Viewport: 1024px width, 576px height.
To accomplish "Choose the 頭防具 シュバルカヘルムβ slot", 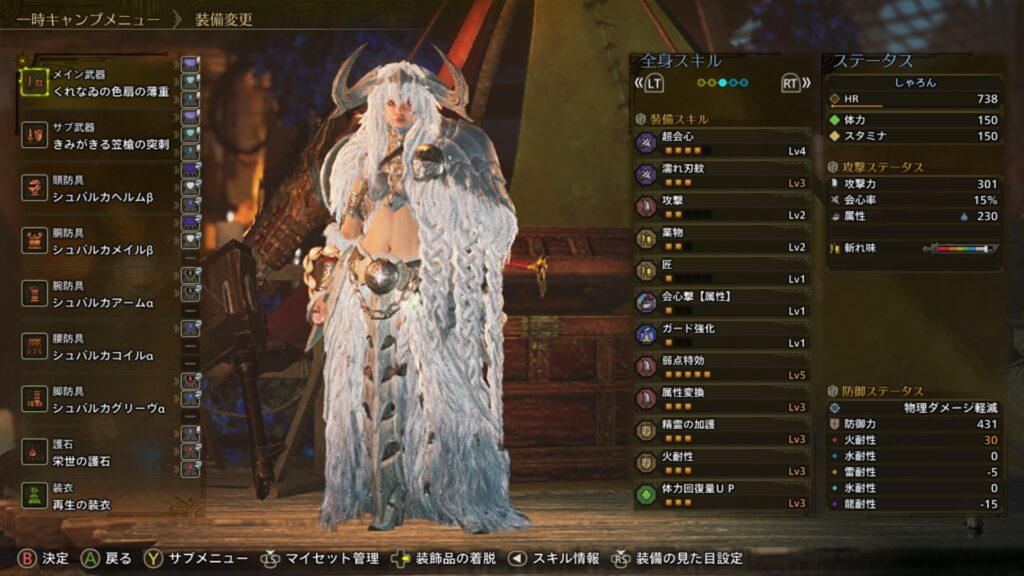I will [x=98, y=190].
